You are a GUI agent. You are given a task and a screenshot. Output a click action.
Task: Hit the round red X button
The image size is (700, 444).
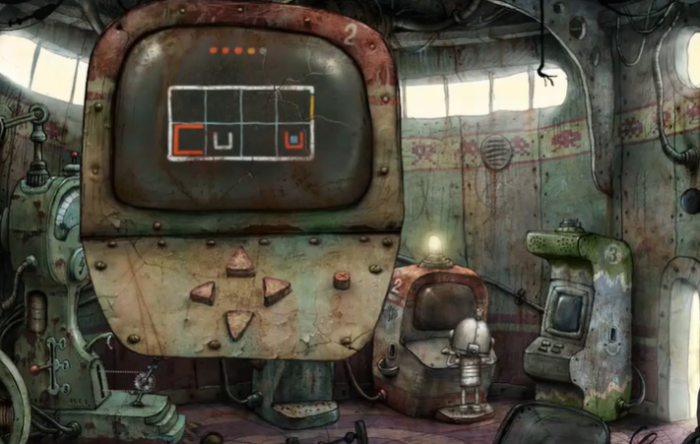[342, 280]
